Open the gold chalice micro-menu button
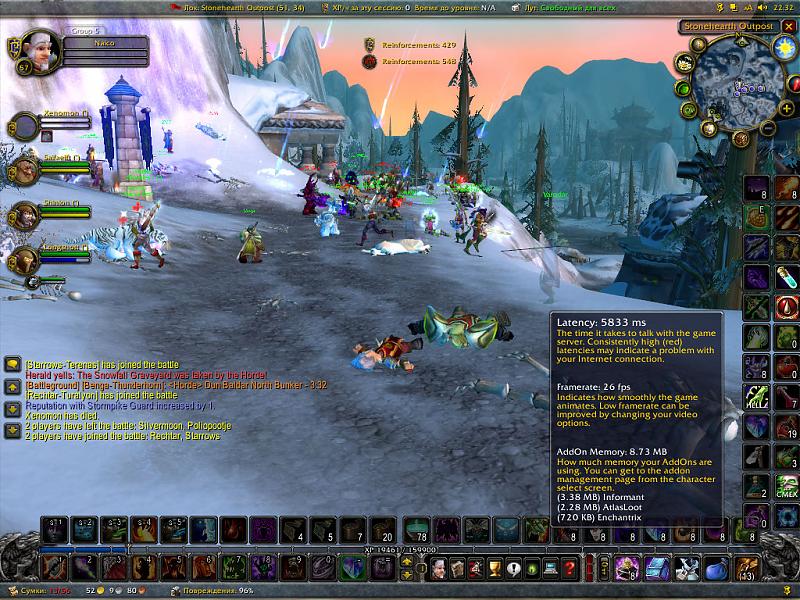Viewport: 800px width, 600px height. coord(494,568)
